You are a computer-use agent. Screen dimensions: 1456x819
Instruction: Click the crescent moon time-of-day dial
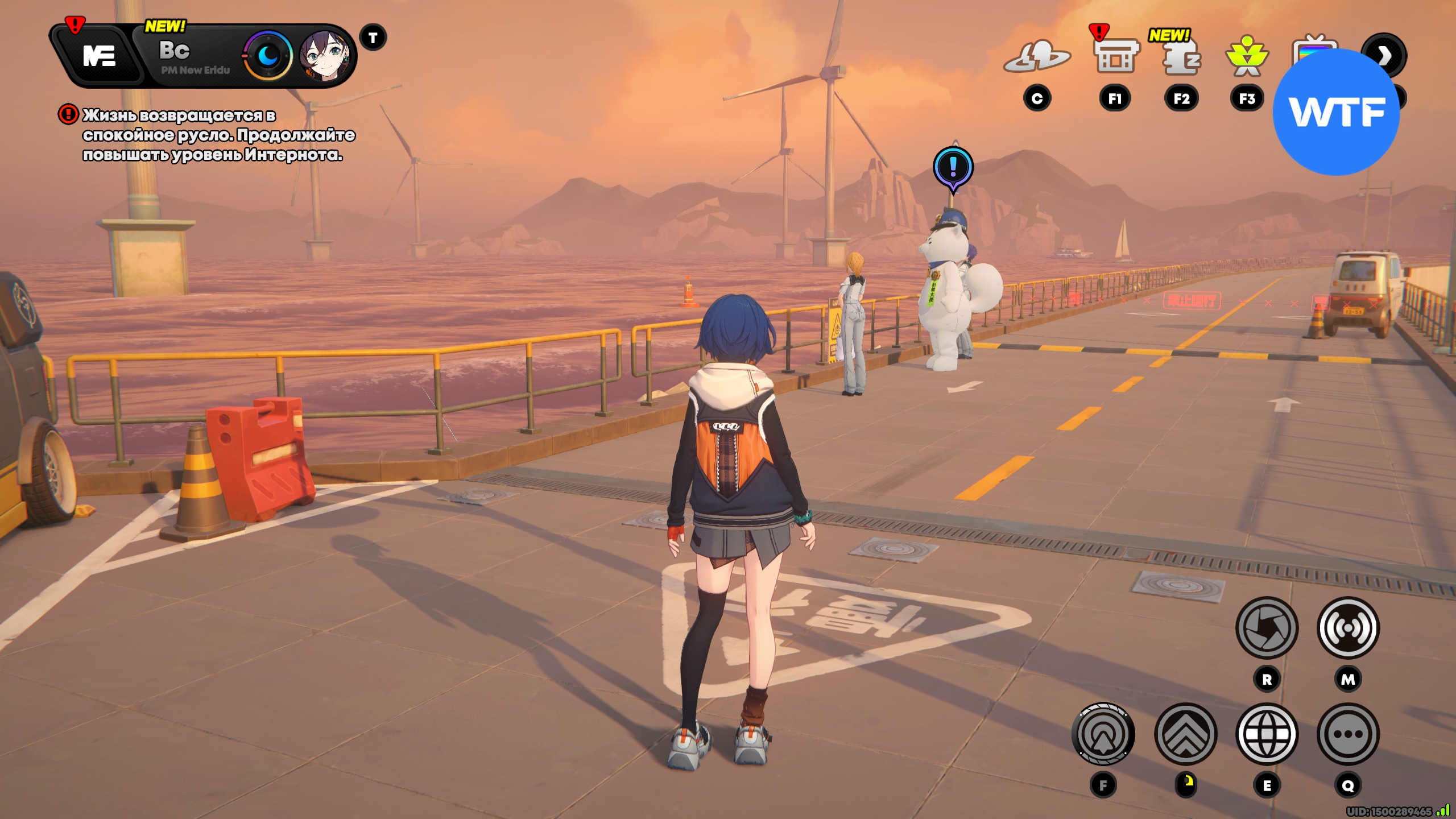coord(268,56)
